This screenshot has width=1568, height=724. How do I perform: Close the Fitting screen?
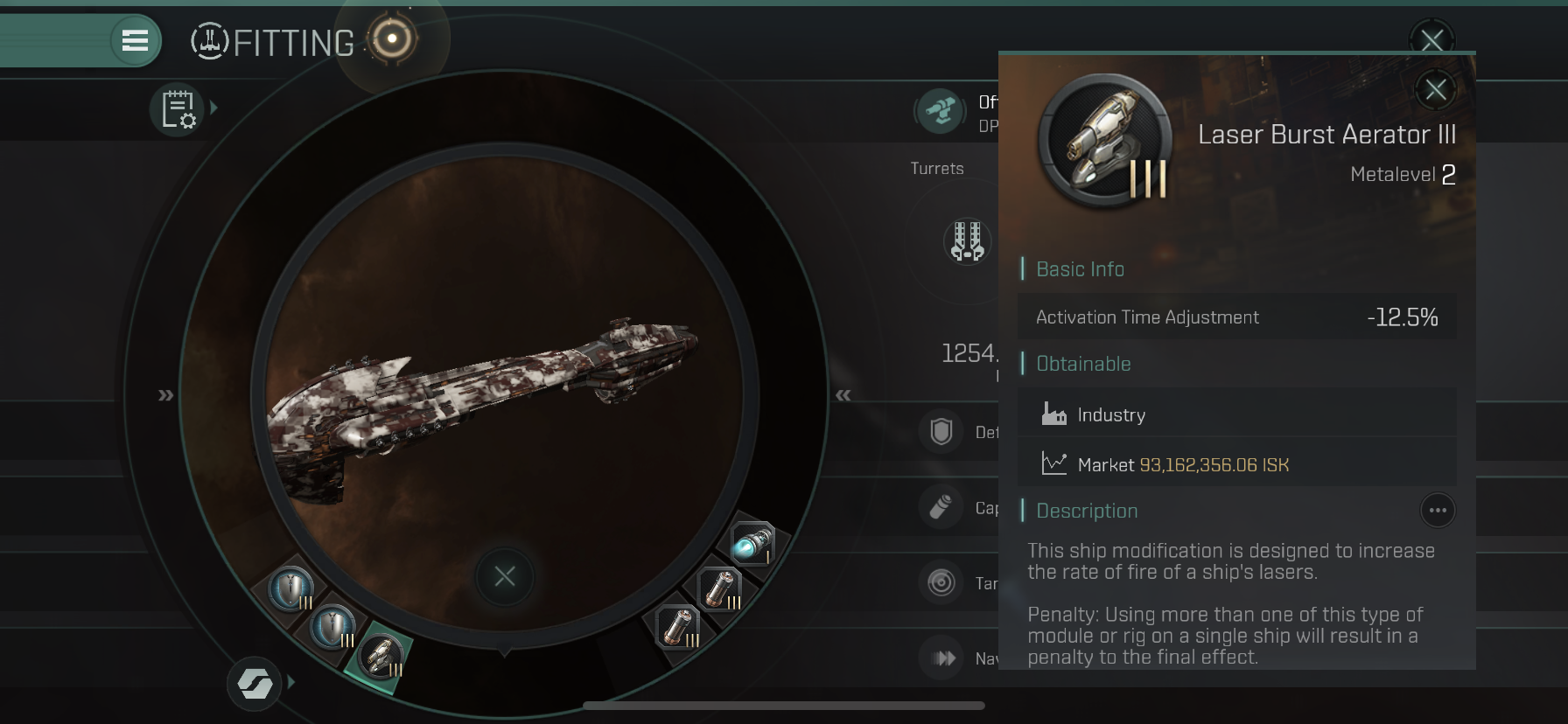1431,38
